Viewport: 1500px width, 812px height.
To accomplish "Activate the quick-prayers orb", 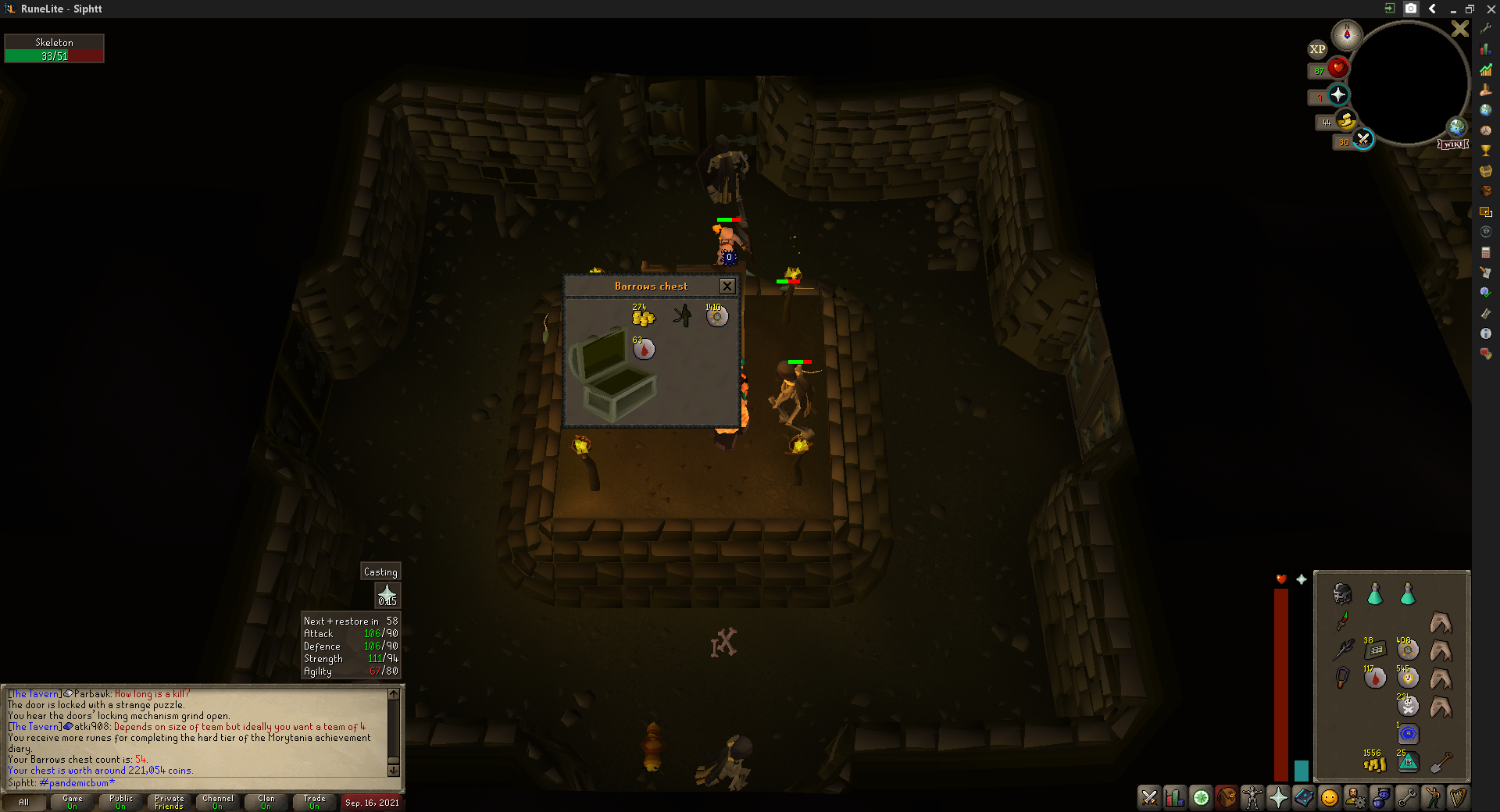I will point(1338,95).
